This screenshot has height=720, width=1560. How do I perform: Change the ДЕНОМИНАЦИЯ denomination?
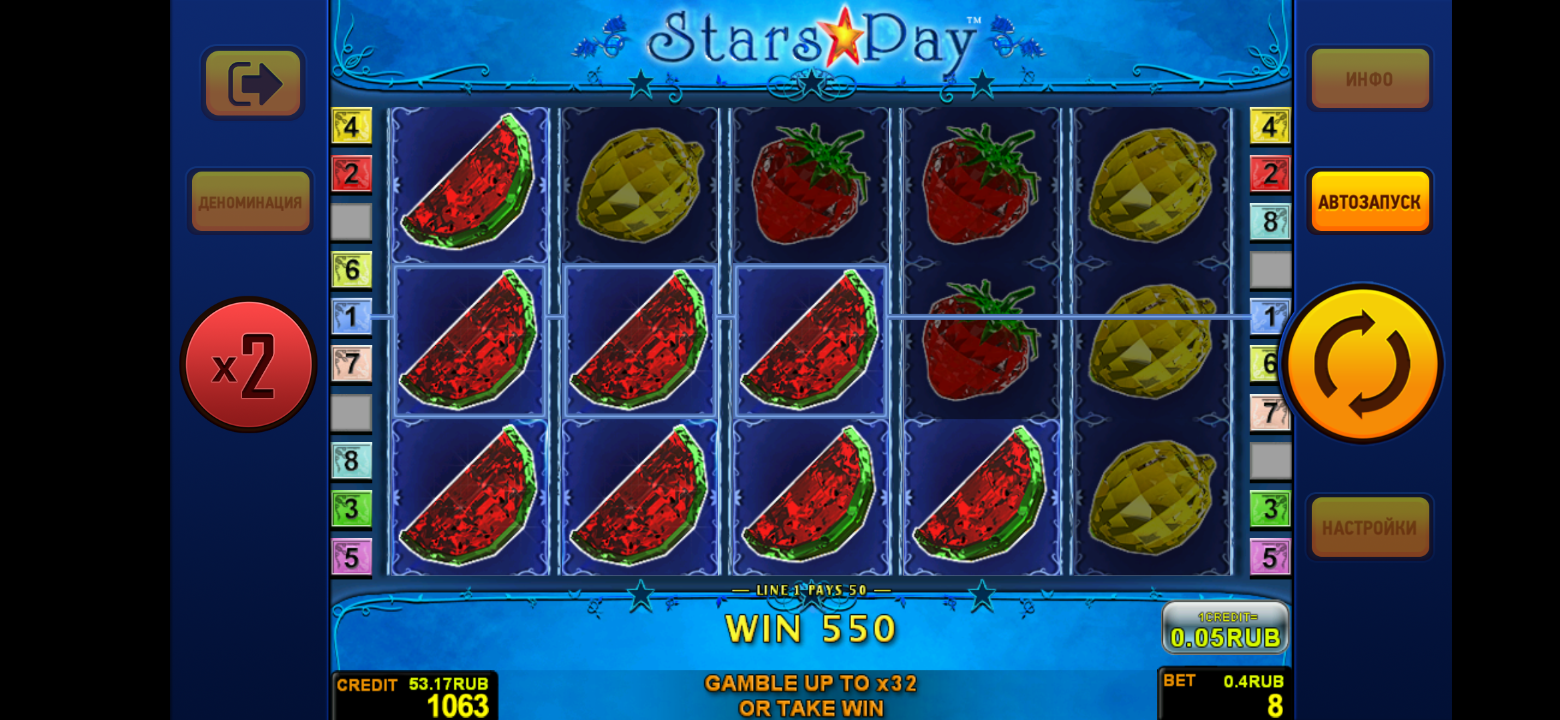250,202
